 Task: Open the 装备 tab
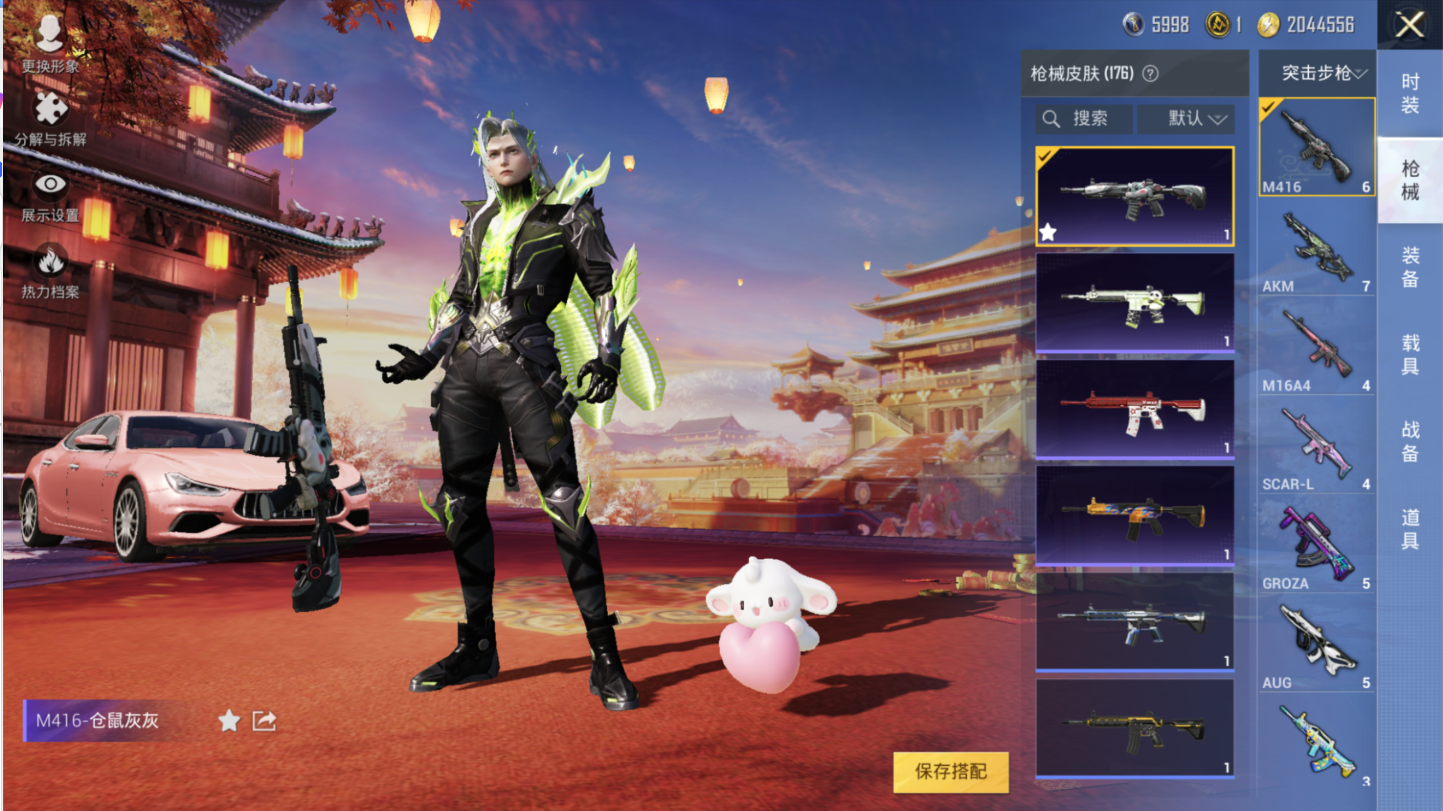(x=1409, y=267)
